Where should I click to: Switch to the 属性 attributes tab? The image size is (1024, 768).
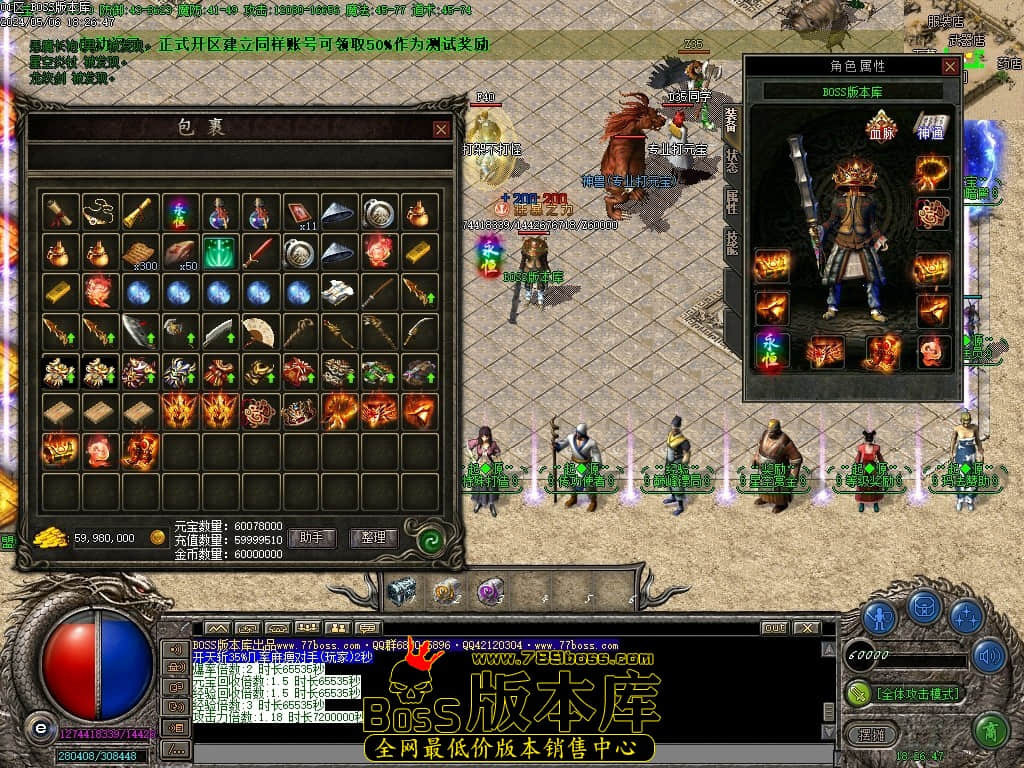[x=732, y=199]
